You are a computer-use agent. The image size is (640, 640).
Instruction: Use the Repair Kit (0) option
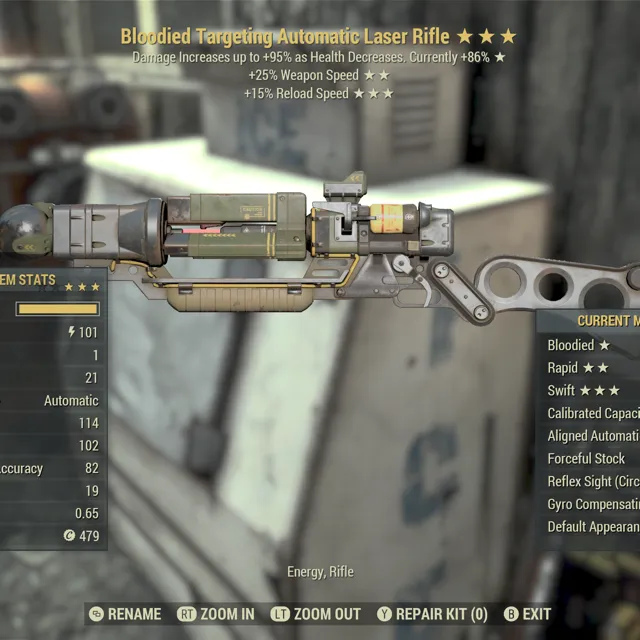click(432, 614)
